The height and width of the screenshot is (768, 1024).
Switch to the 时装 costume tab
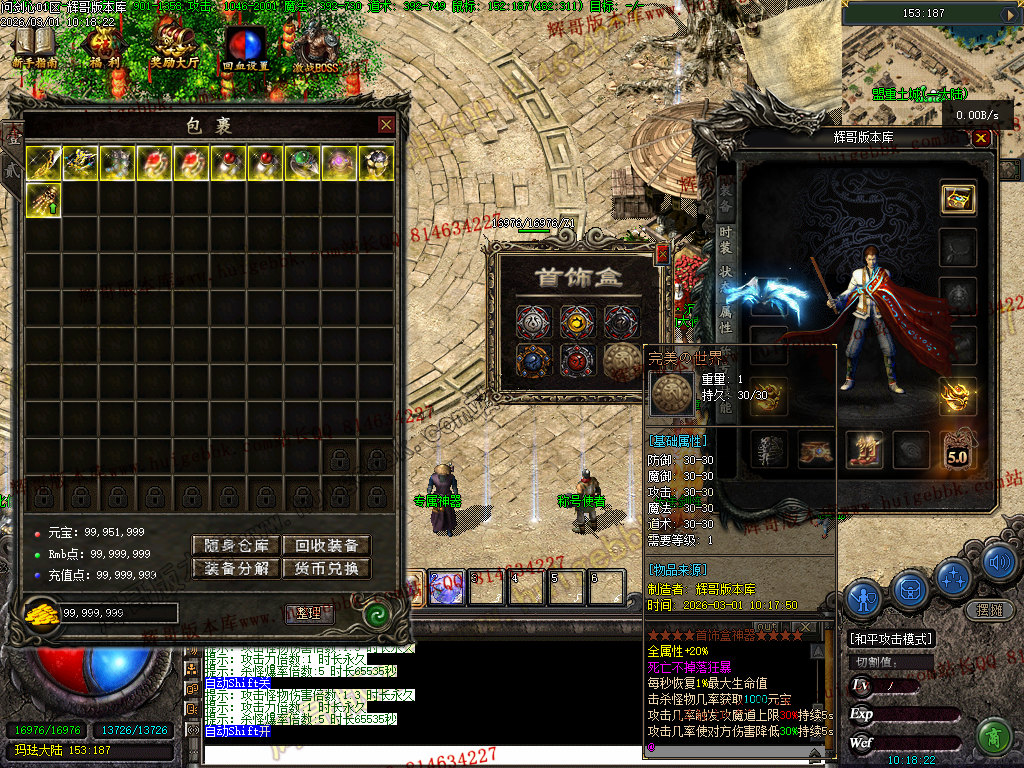(x=726, y=240)
